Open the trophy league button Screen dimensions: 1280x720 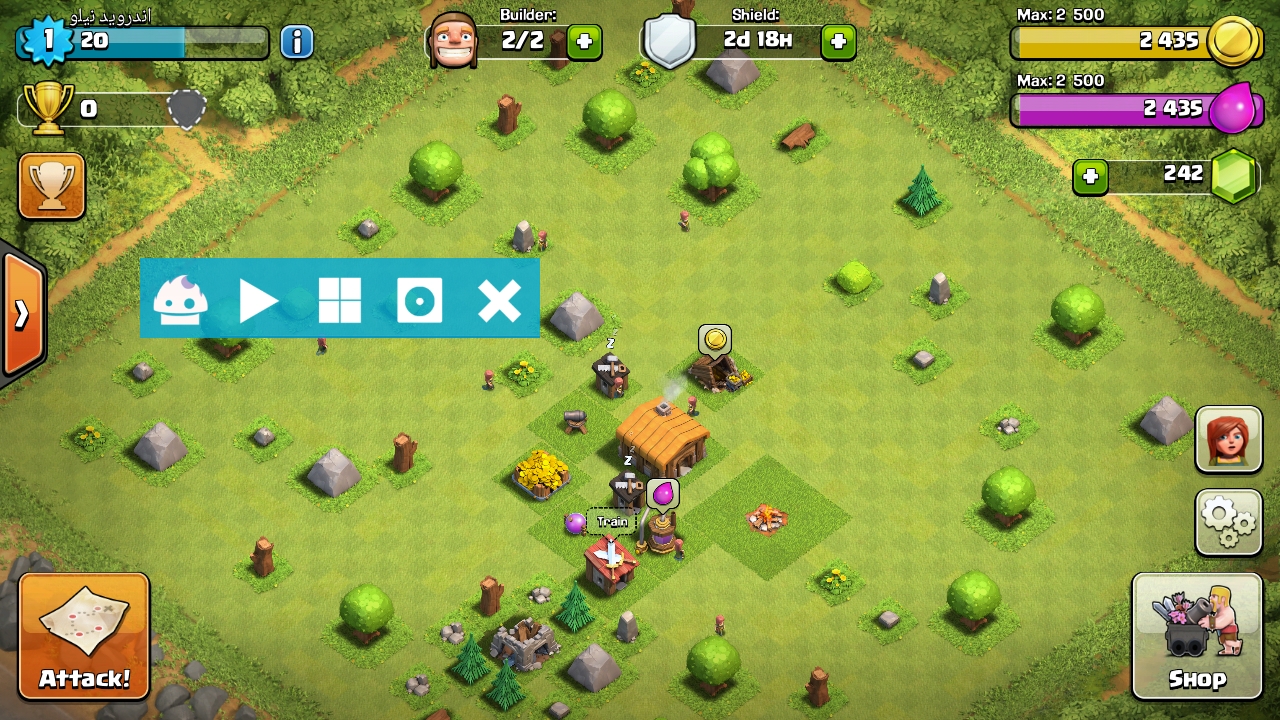[52, 186]
